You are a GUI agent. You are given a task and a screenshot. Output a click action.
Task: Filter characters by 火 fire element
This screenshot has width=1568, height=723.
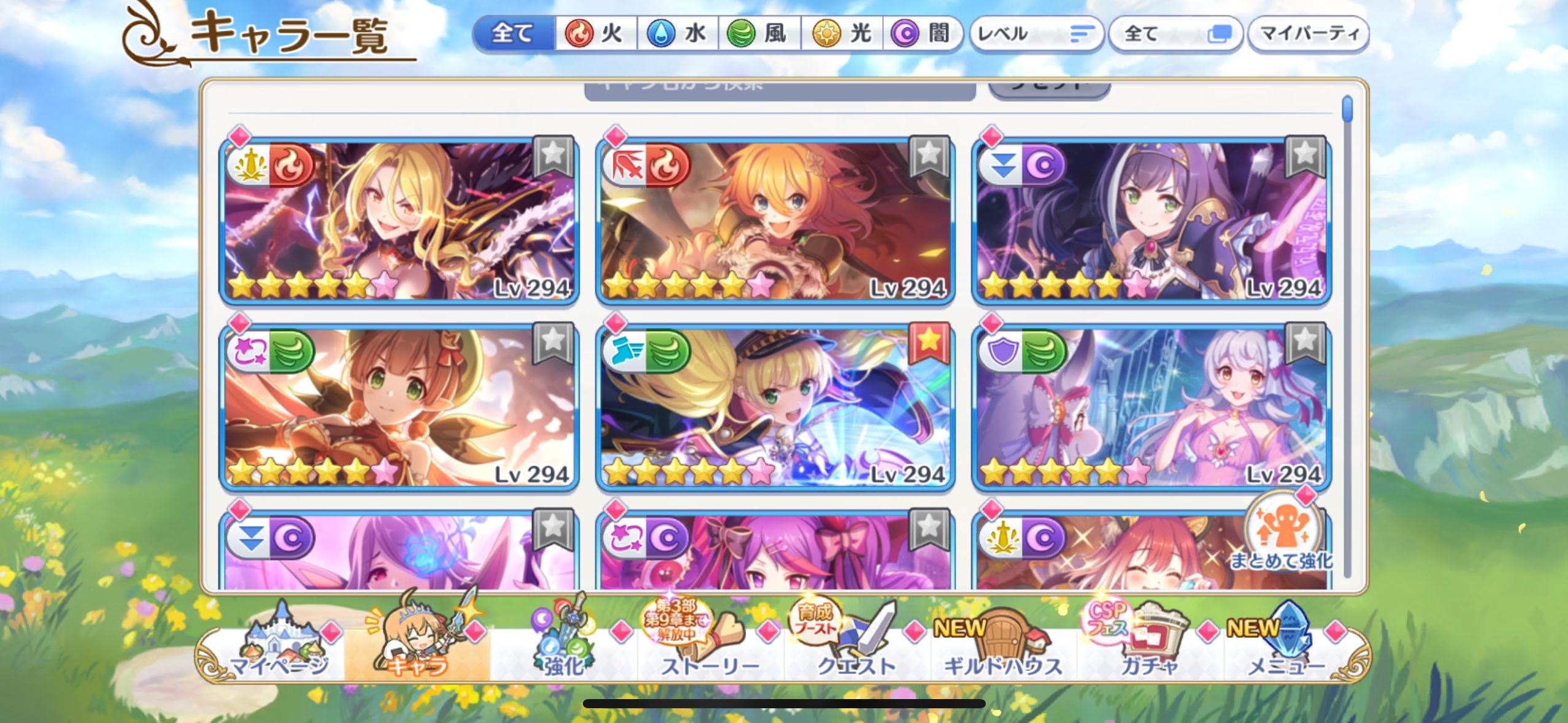[596, 33]
